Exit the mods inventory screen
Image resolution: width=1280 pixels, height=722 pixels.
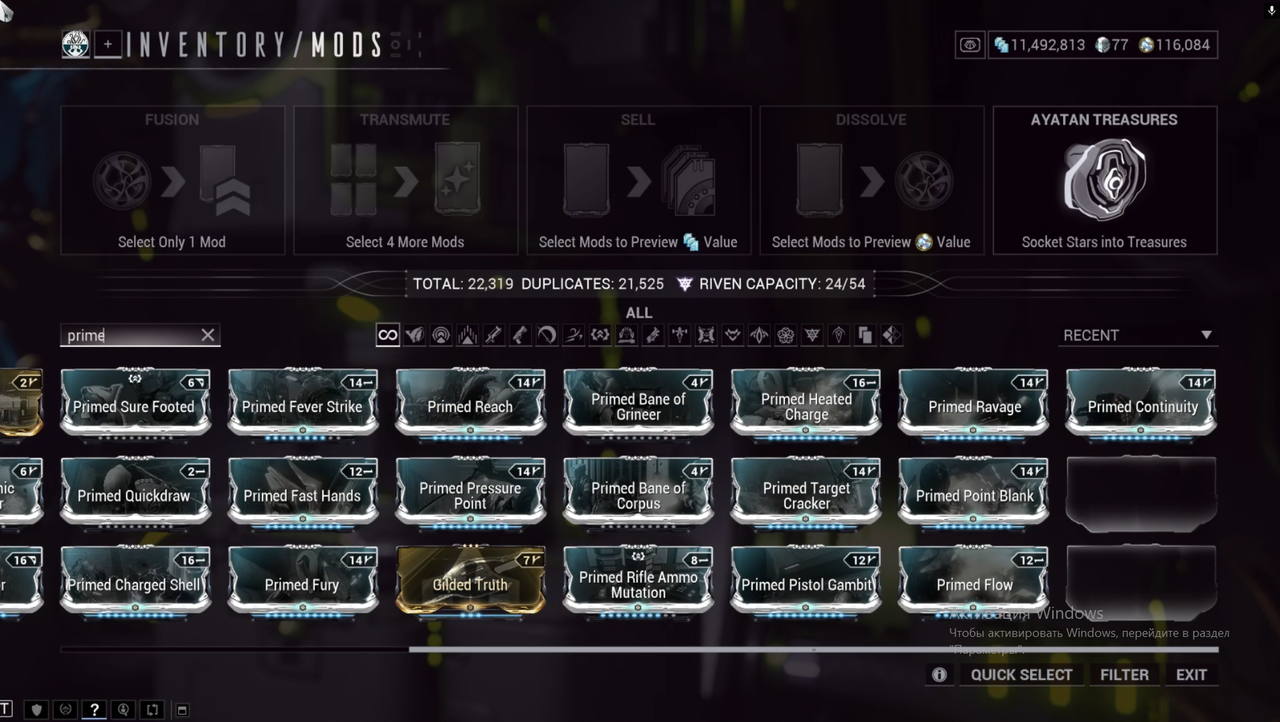[1191, 675]
